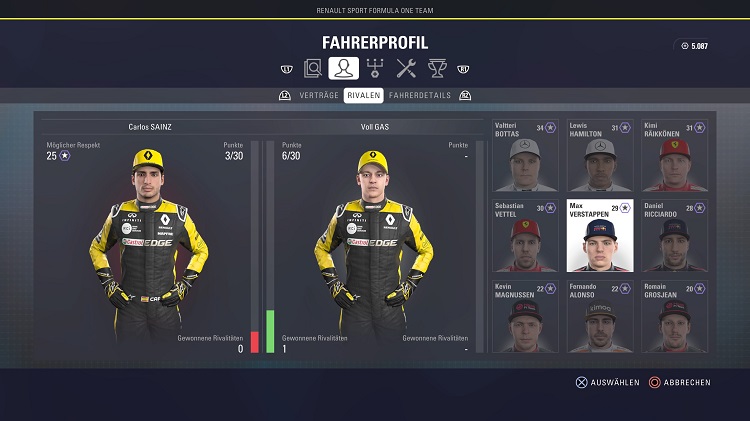The height and width of the screenshot is (421, 750).
Task: Choose Sebastian Vettel as rival
Action: tap(526, 236)
